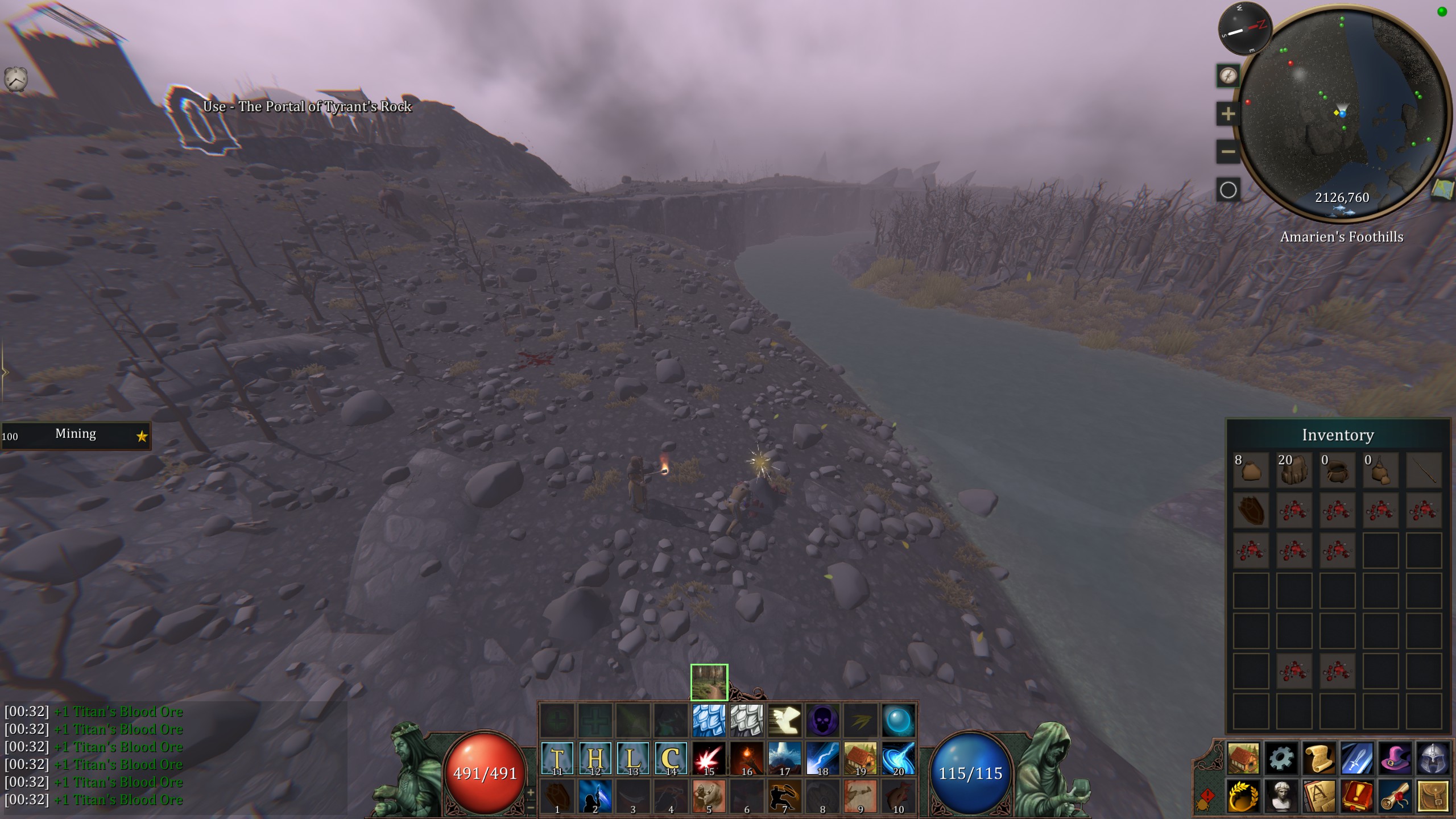The image size is (1456, 819).
Task: Open the leather bag inventory button
Action: (x=1433, y=796)
